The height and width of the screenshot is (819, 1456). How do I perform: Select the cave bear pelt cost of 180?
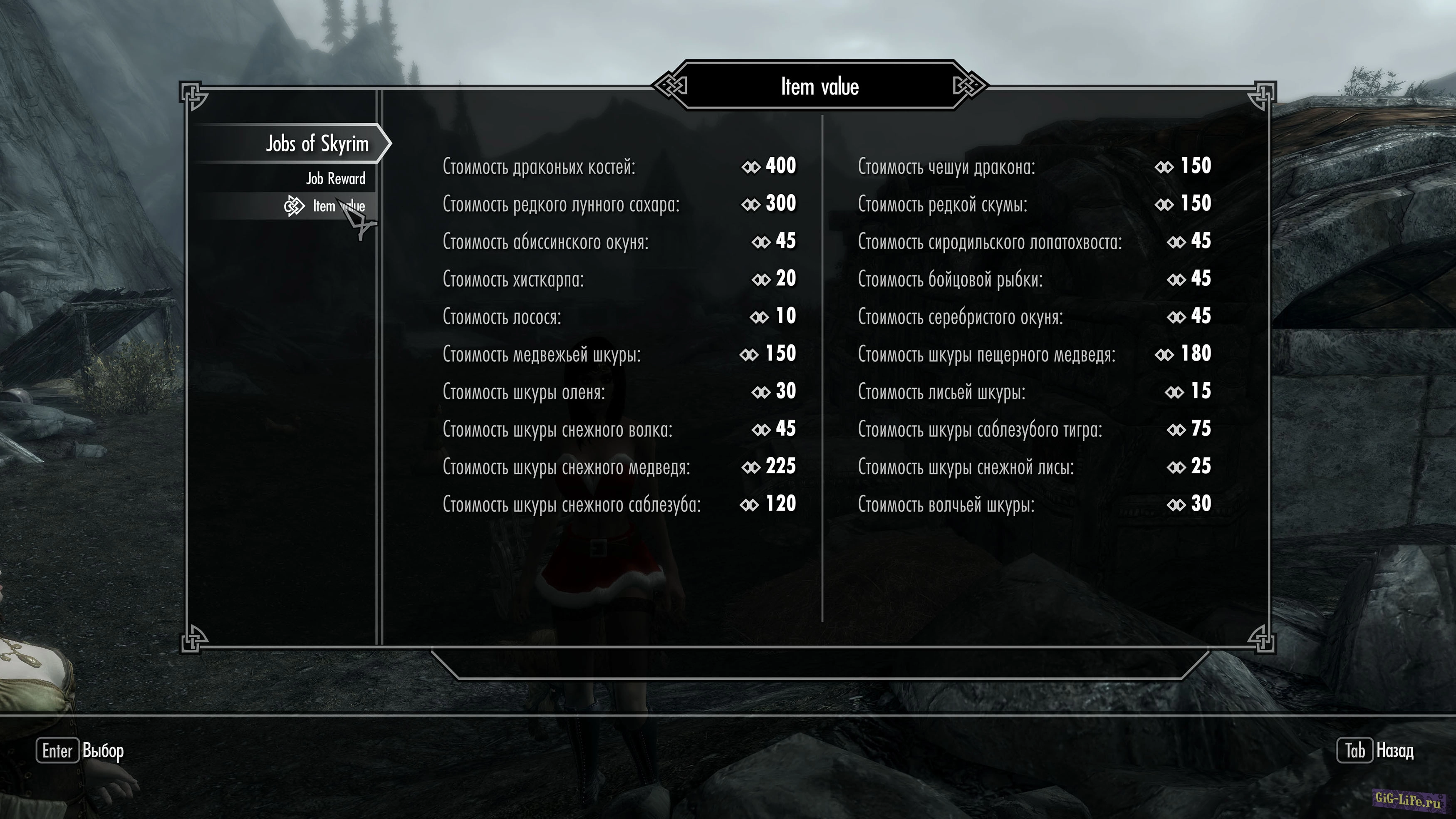(x=1034, y=354)
